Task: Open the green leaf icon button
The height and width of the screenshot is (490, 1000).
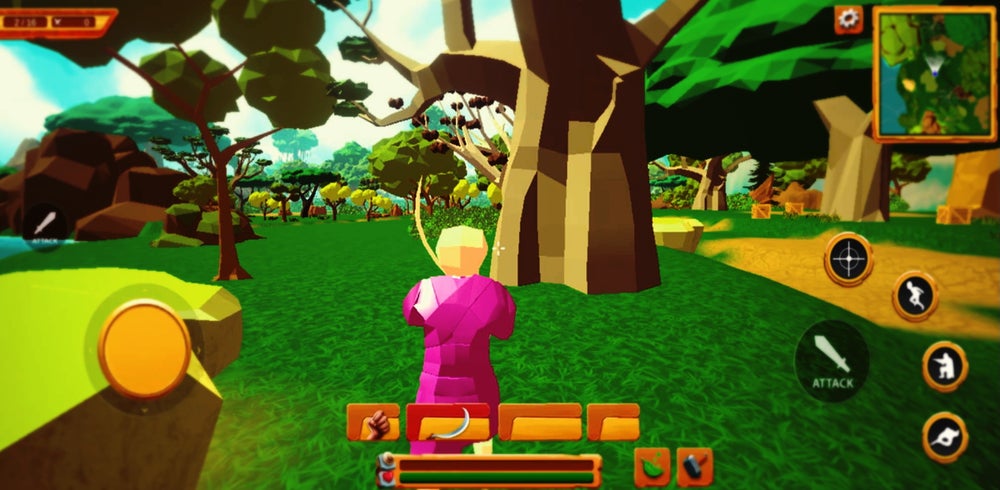Action: pyautogui.click(x=652, y=466)
